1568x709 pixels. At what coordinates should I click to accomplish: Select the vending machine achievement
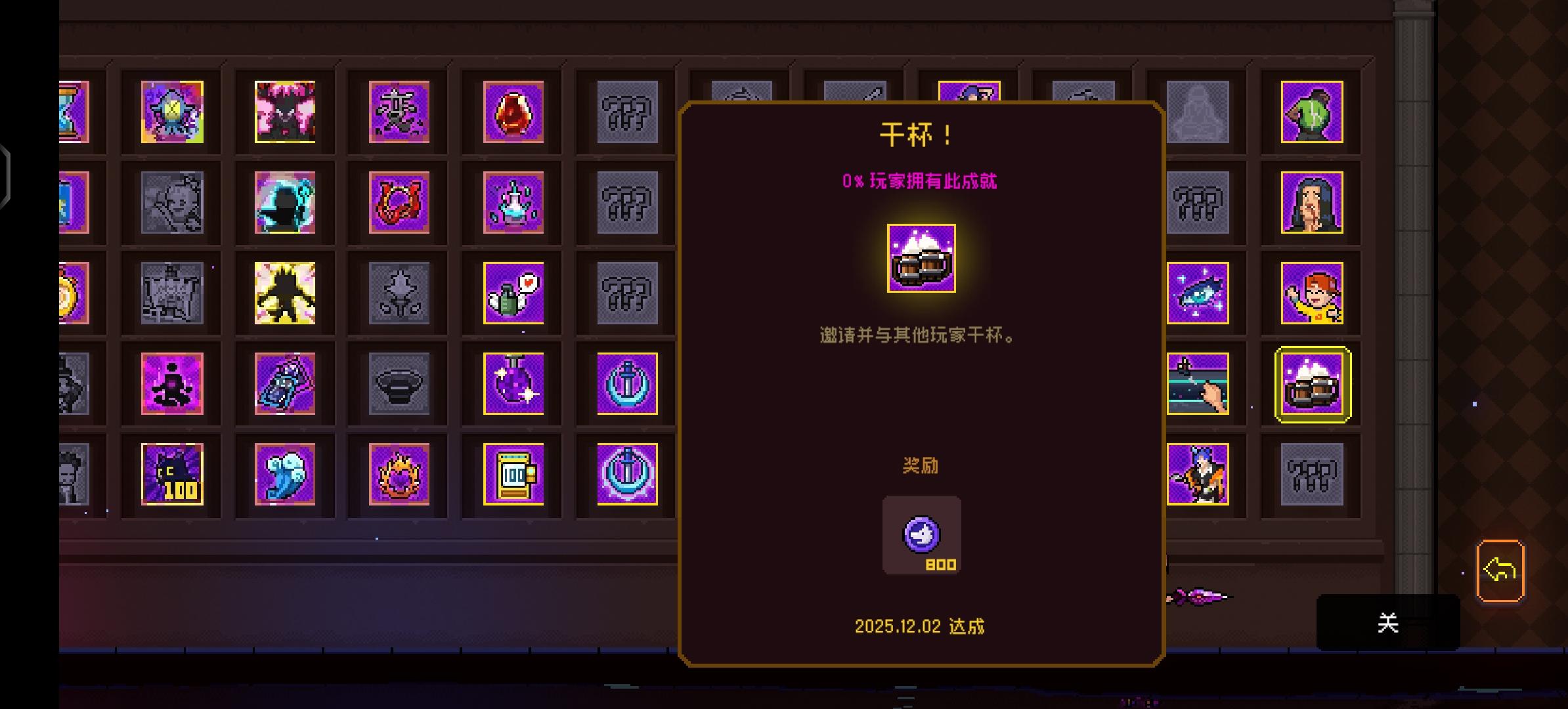(x=513, y=475)
